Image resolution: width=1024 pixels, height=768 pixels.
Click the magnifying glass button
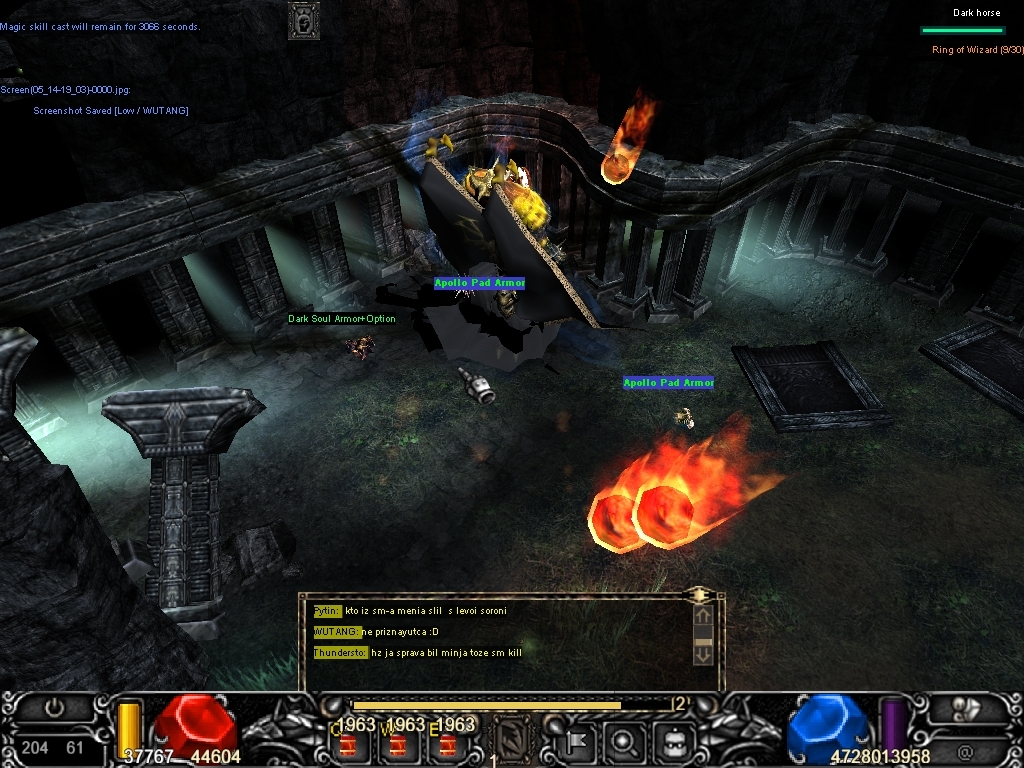(x=622, y=743)
